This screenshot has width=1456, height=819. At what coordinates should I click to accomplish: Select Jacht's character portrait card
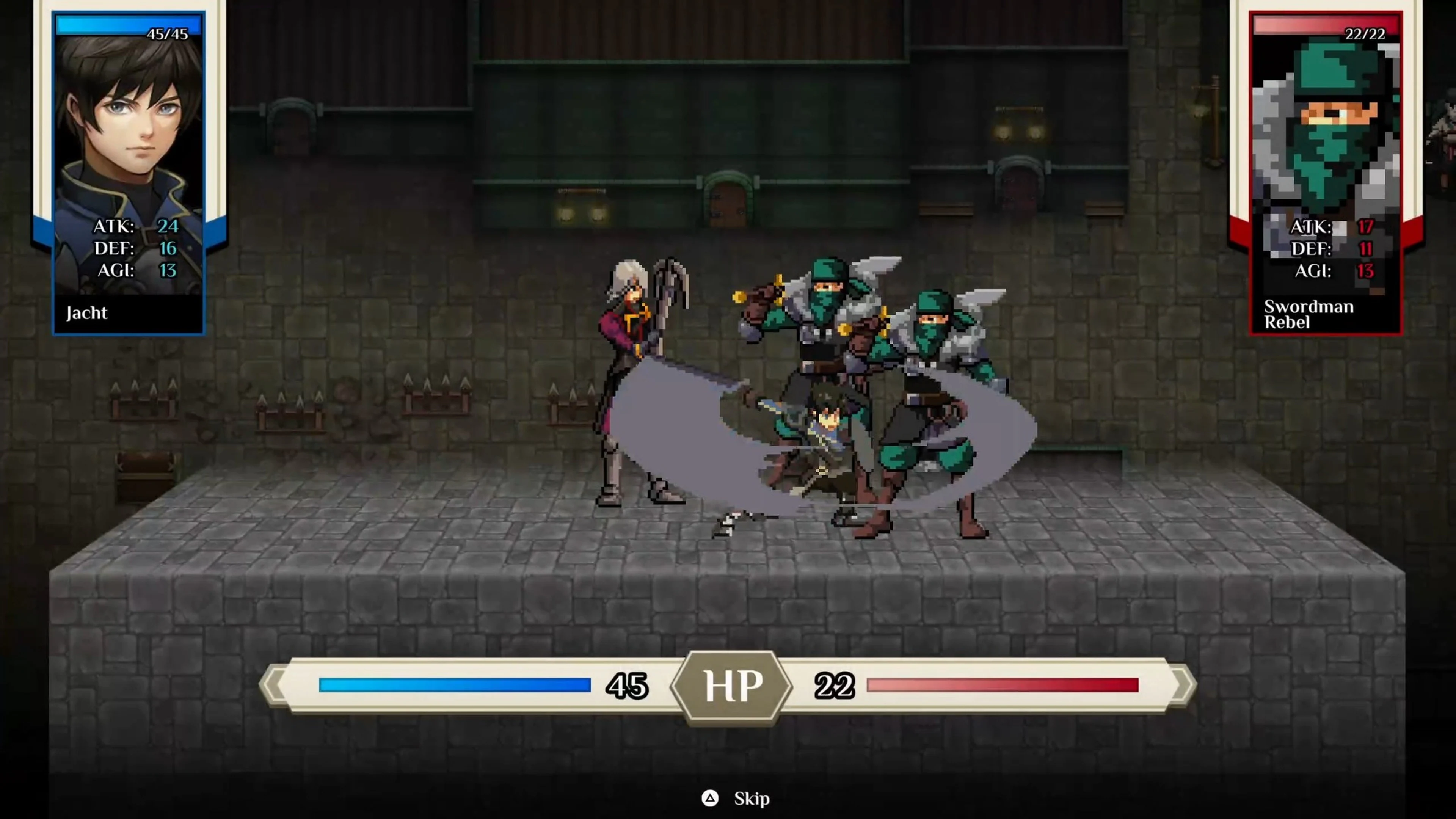(x=129, y=173)
